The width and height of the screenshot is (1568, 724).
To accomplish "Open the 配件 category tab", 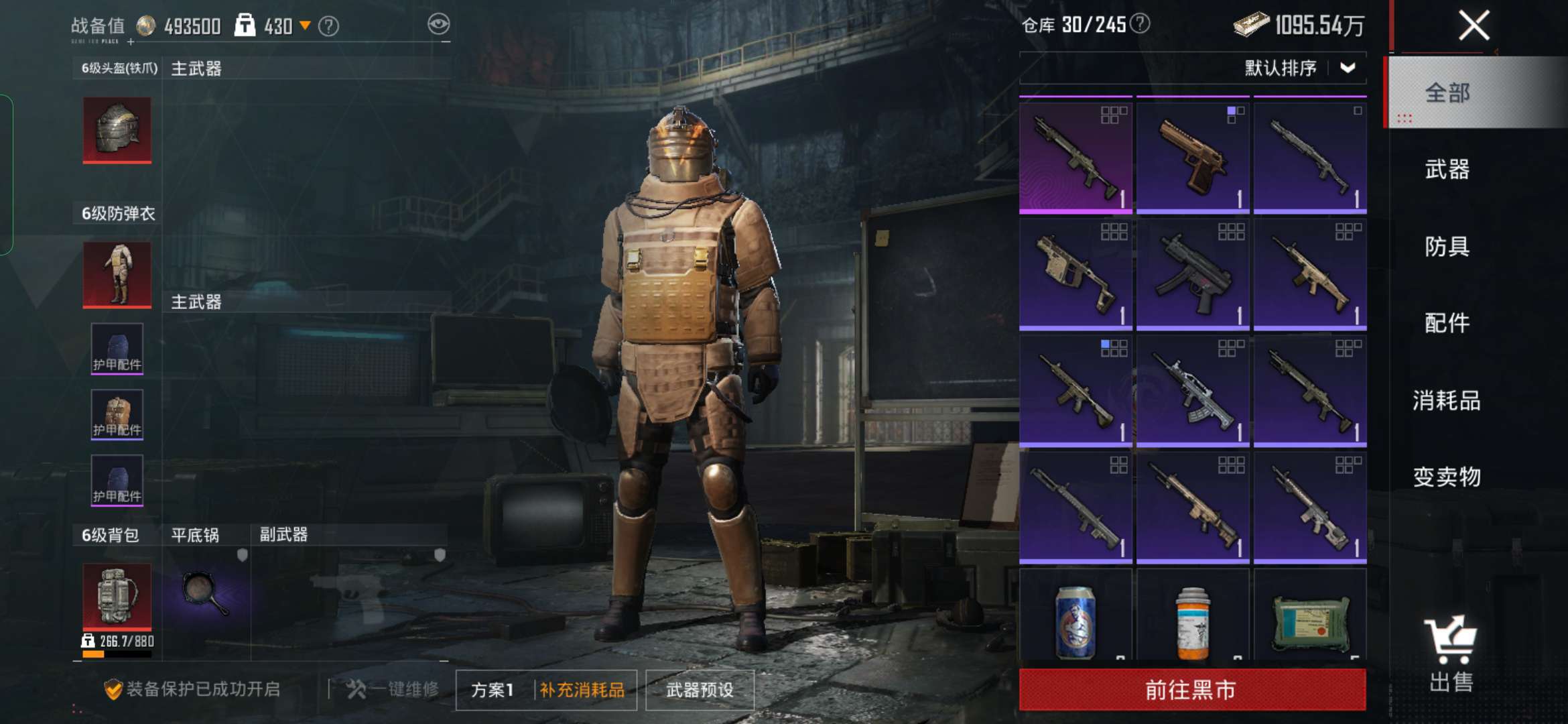I will click(1447, 323).
